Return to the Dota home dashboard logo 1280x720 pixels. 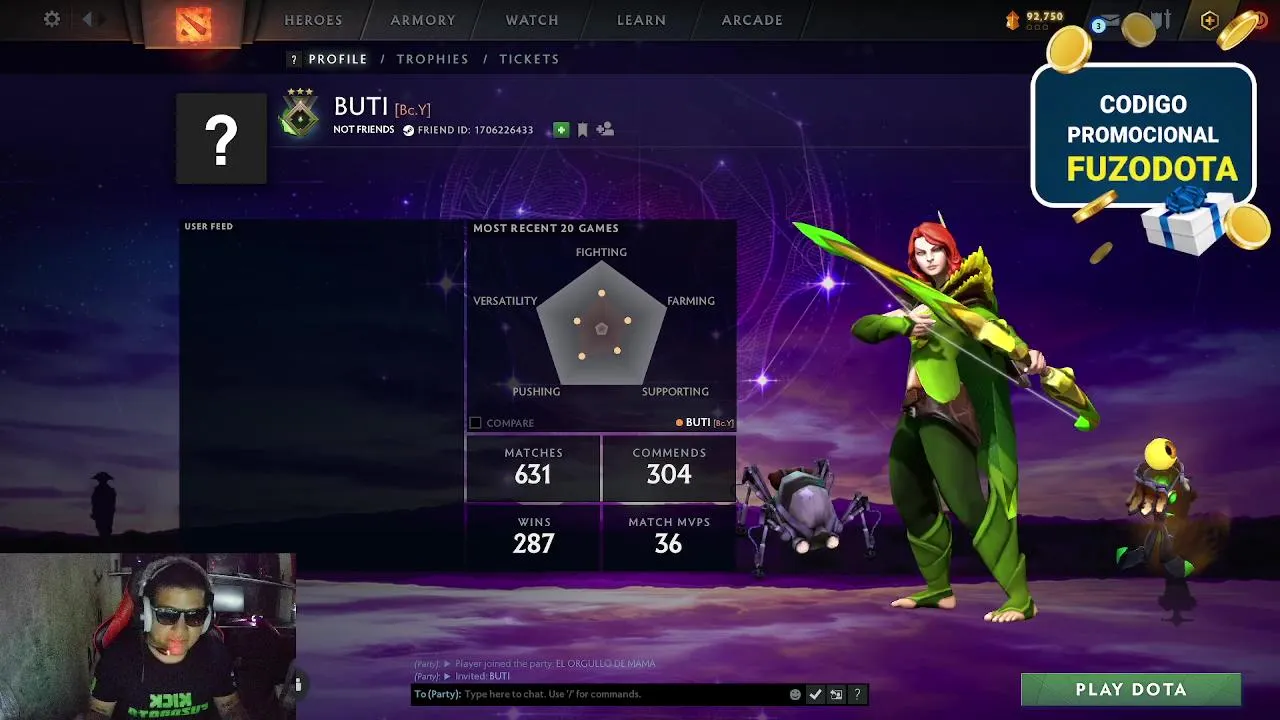click(193, 22)
